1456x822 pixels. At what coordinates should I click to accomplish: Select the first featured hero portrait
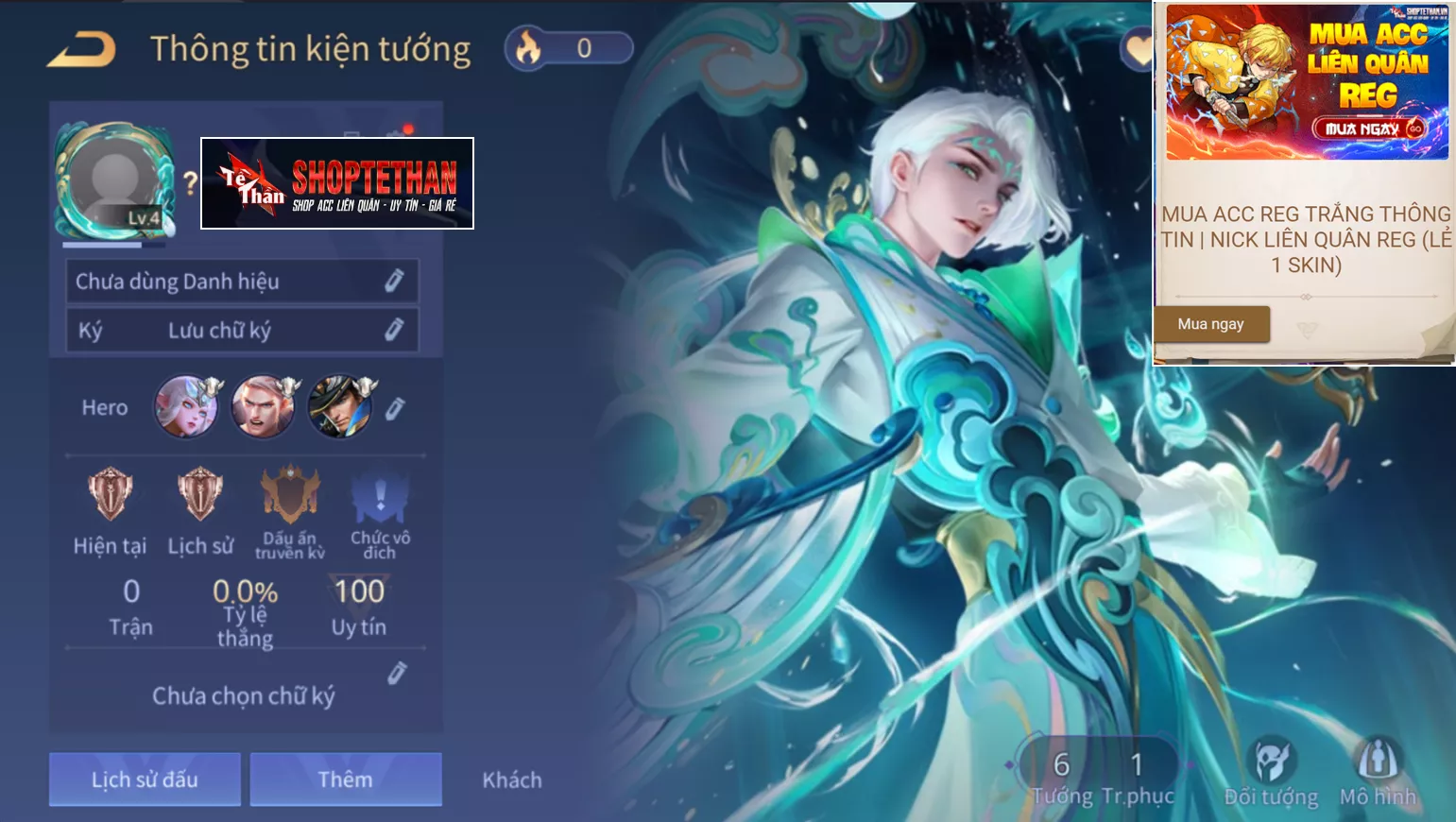point(187,407)
